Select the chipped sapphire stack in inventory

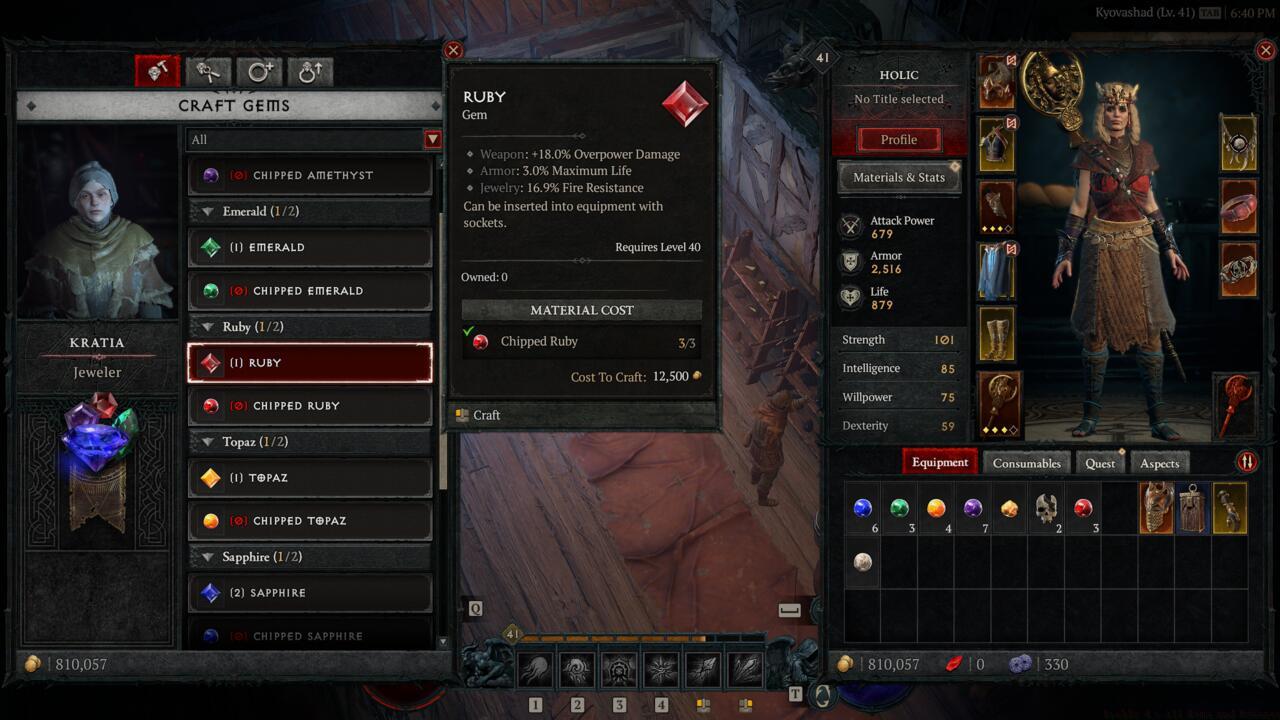pos(862,508)
